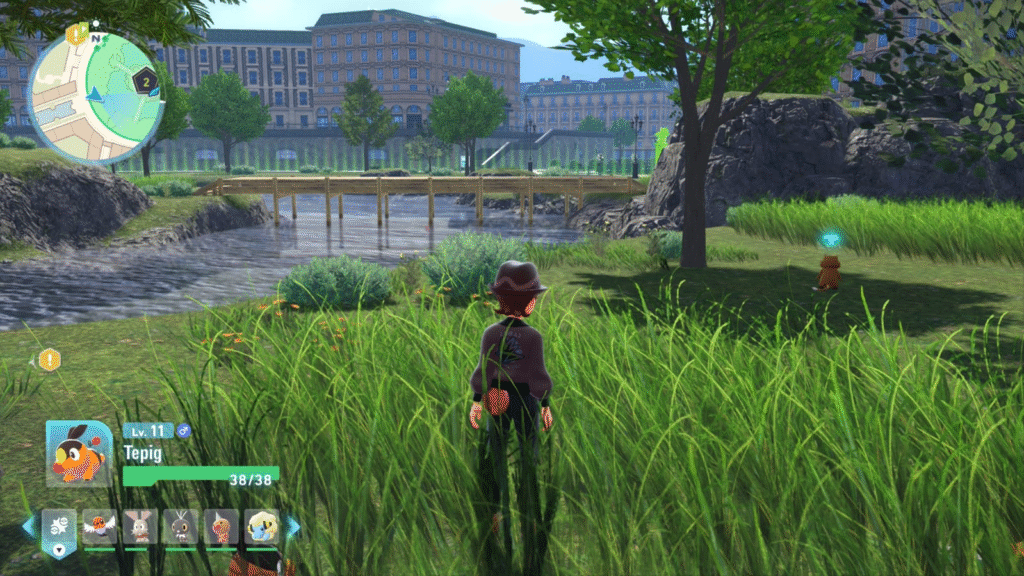Click the party bar's left arrow
The image size is (1024, 576).
pos(28,526)
